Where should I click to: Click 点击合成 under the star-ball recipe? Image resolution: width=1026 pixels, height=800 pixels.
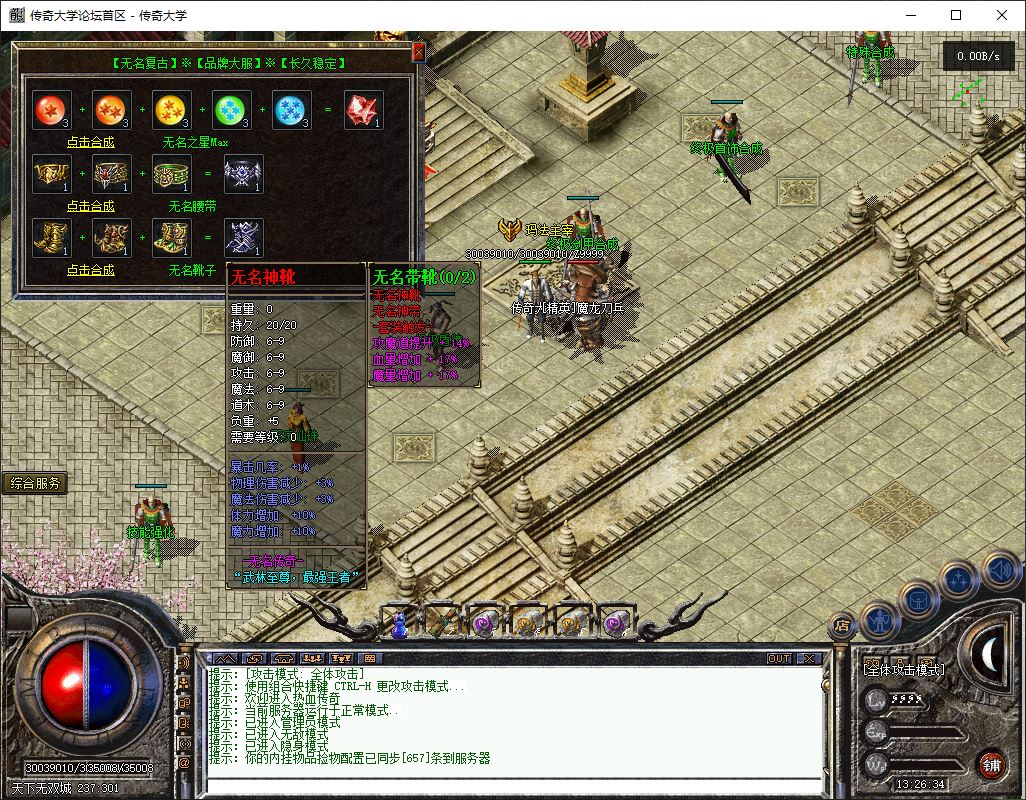[x=90, y=142]
